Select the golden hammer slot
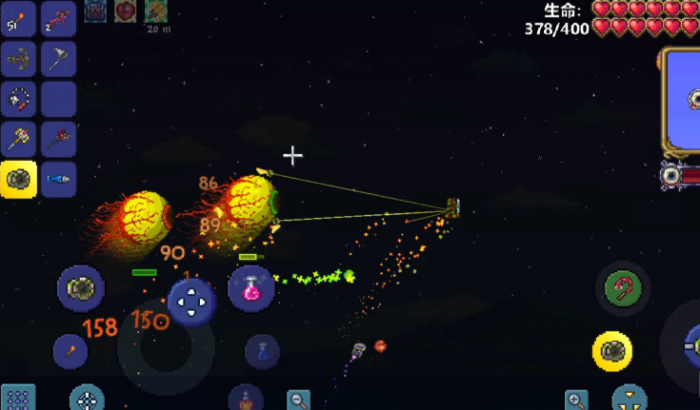The width and height of the screenshot is (700, 410). (19, 139)
